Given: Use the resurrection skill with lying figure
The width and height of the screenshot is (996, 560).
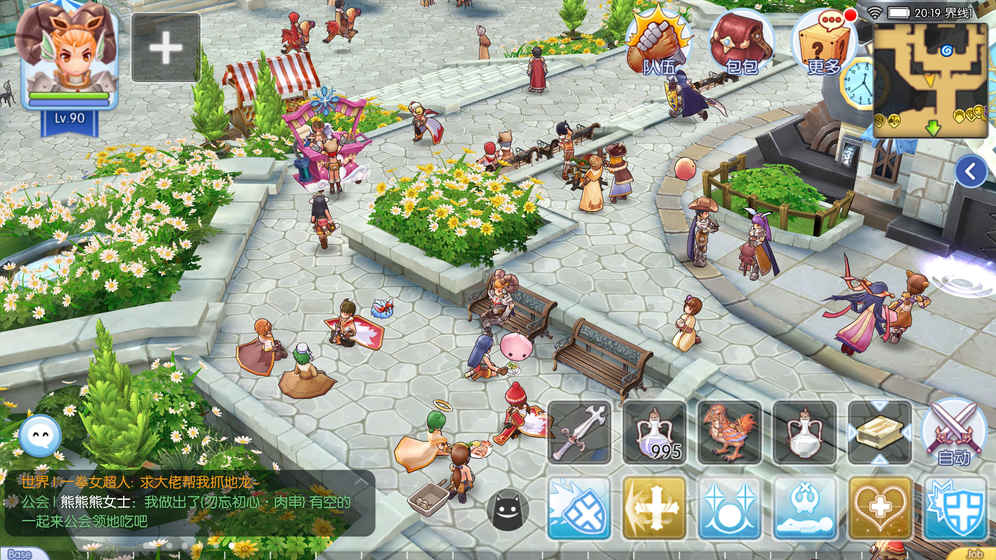Looking at the screenshot, I should tap(804, 508).
